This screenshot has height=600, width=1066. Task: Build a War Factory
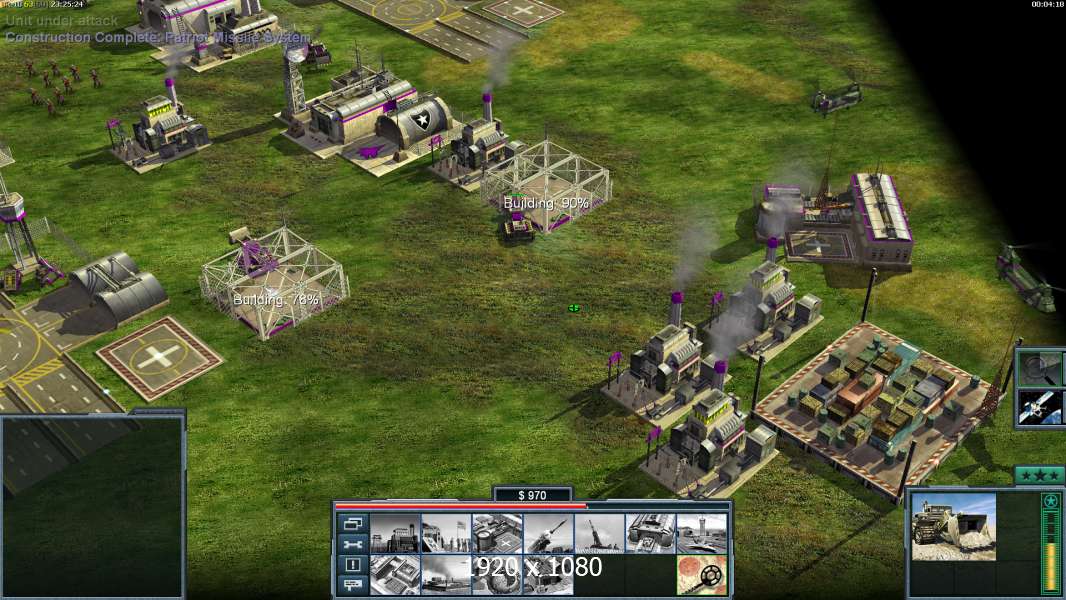(x=650, y=533)
